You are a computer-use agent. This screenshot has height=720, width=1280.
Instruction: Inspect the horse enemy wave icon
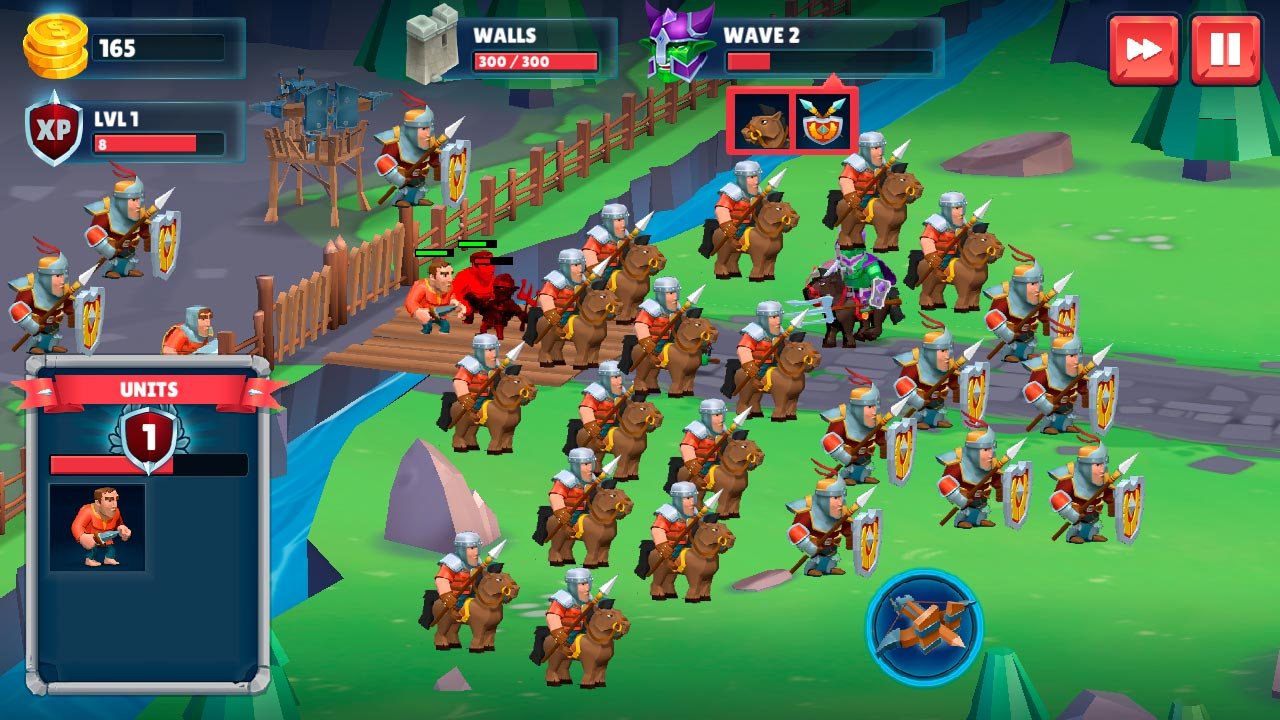760,122
